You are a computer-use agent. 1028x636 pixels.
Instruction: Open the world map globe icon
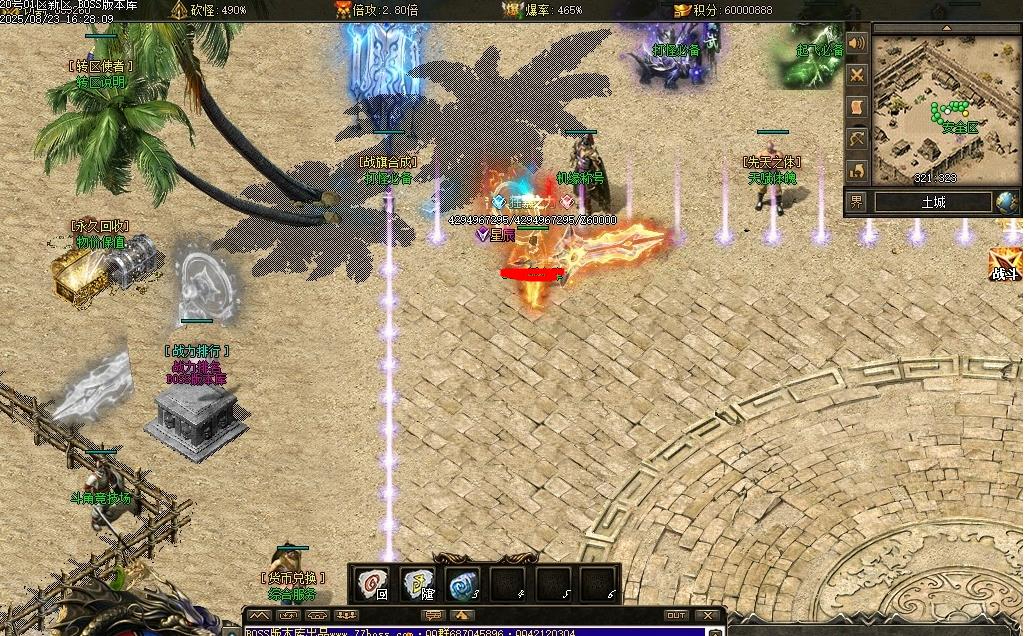coord(1007,202)
